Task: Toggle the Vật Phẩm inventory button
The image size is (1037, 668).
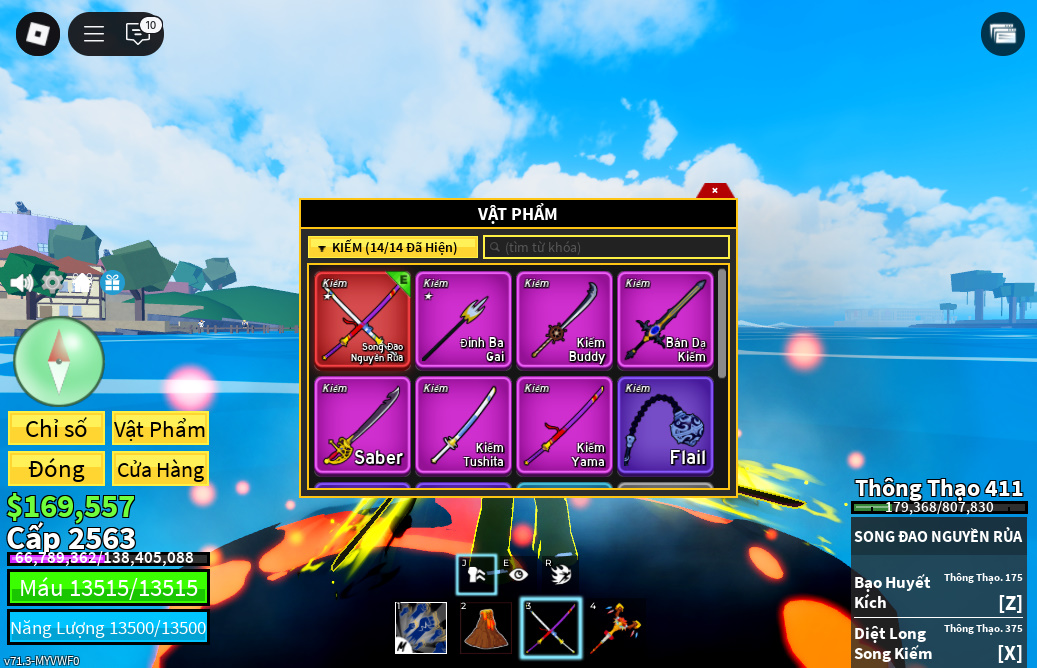Action: coord(160,429)
